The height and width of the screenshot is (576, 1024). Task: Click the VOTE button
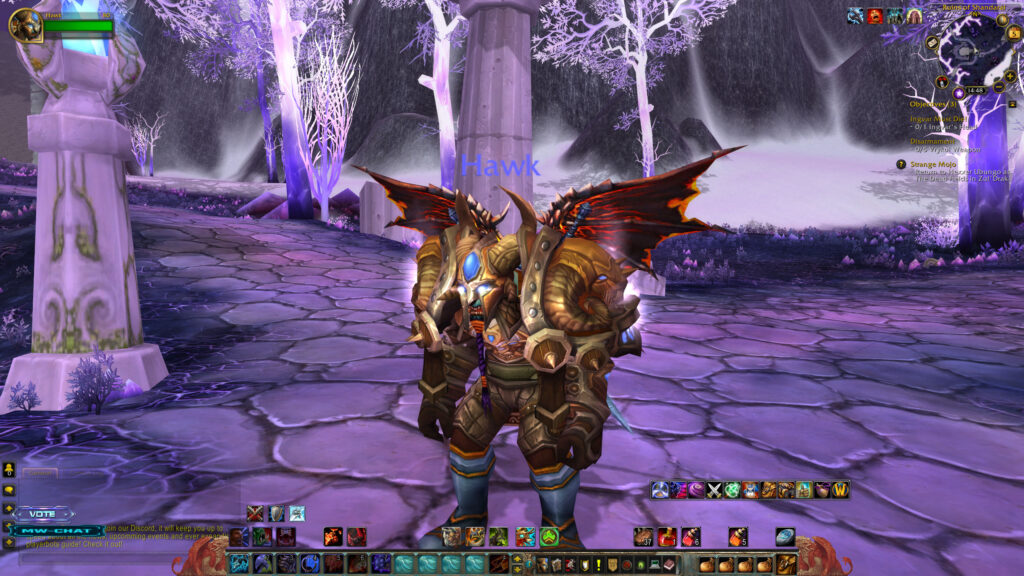tap(43, 513)
